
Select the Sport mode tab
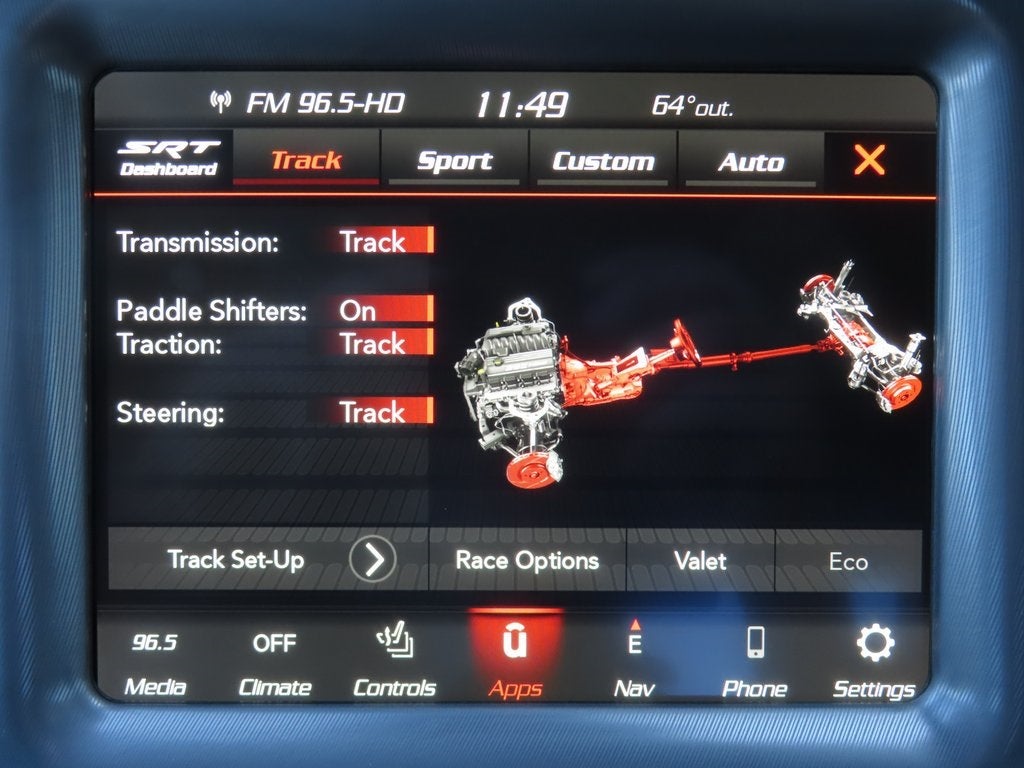[x=454, y=161]
